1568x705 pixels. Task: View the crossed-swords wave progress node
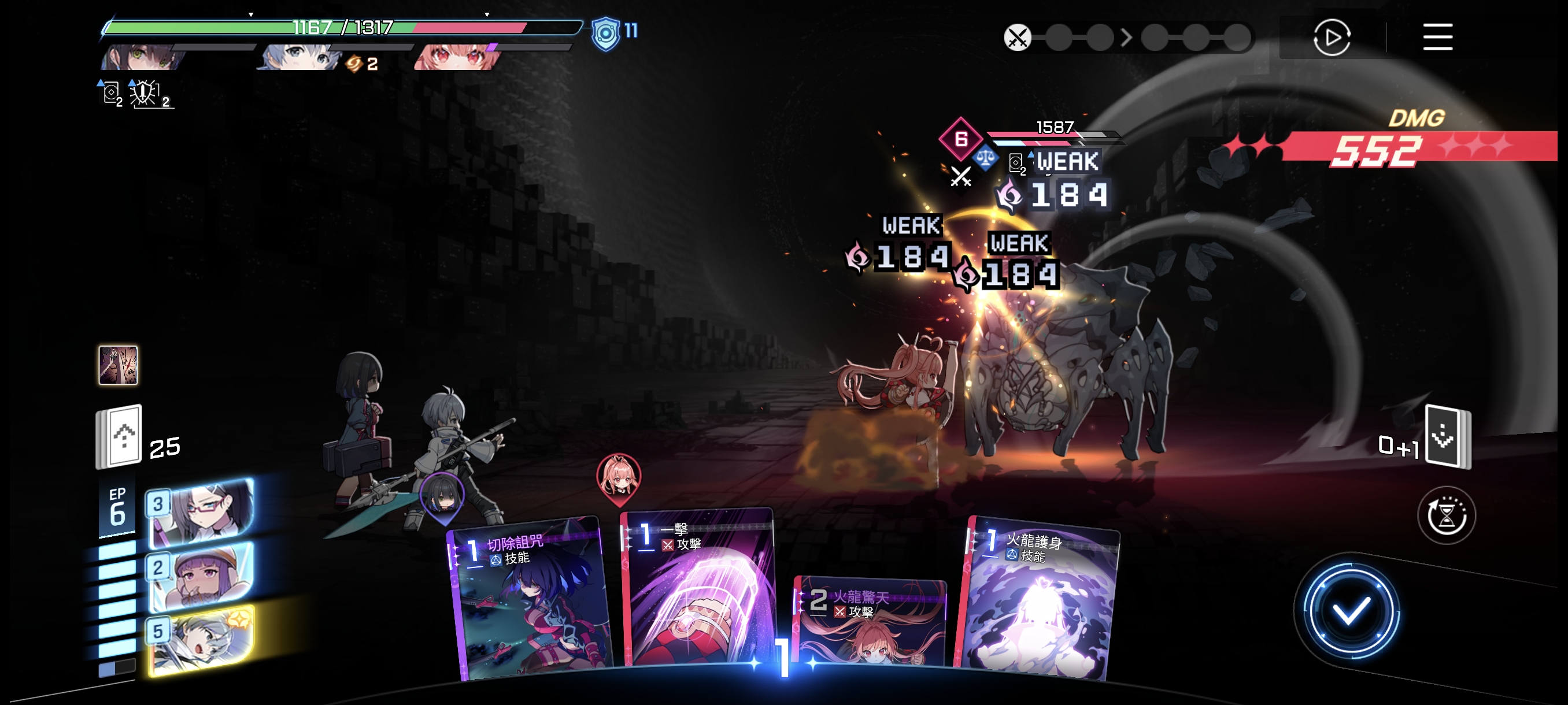point(1017,38)
